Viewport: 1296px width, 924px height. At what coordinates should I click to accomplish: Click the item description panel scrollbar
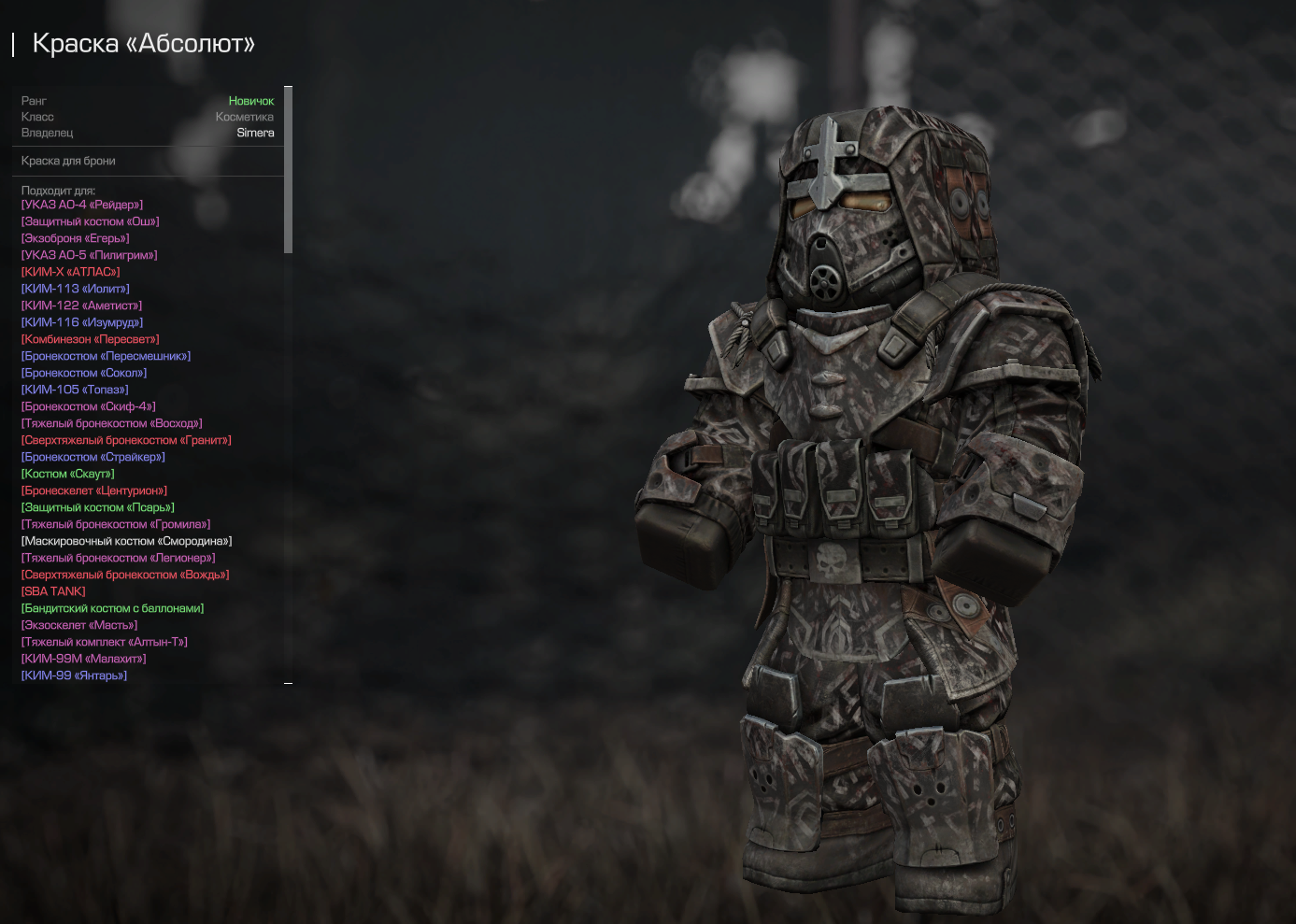289,169
